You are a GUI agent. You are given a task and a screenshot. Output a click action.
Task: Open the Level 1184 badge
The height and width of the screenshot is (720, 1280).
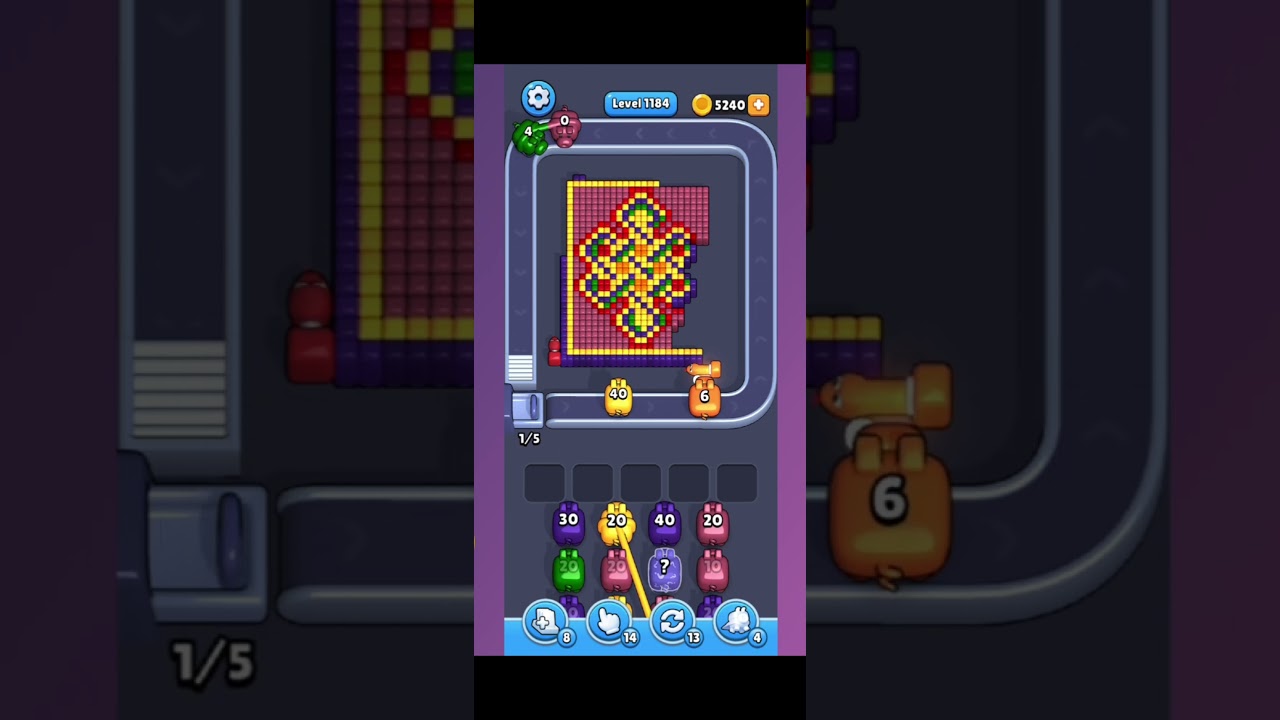click(x=640, y=103)
